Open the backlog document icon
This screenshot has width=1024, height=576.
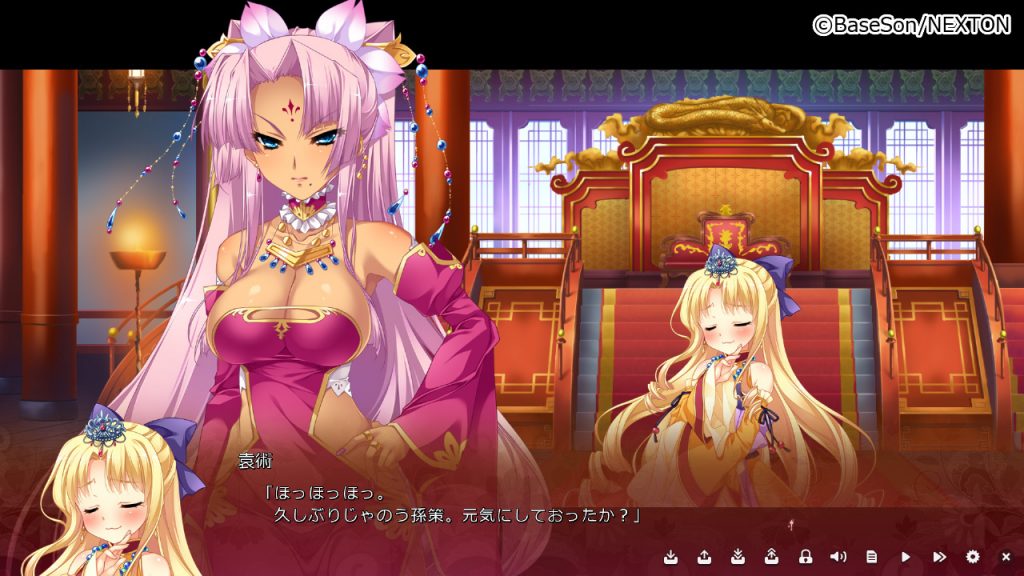[x=871, y=556]
